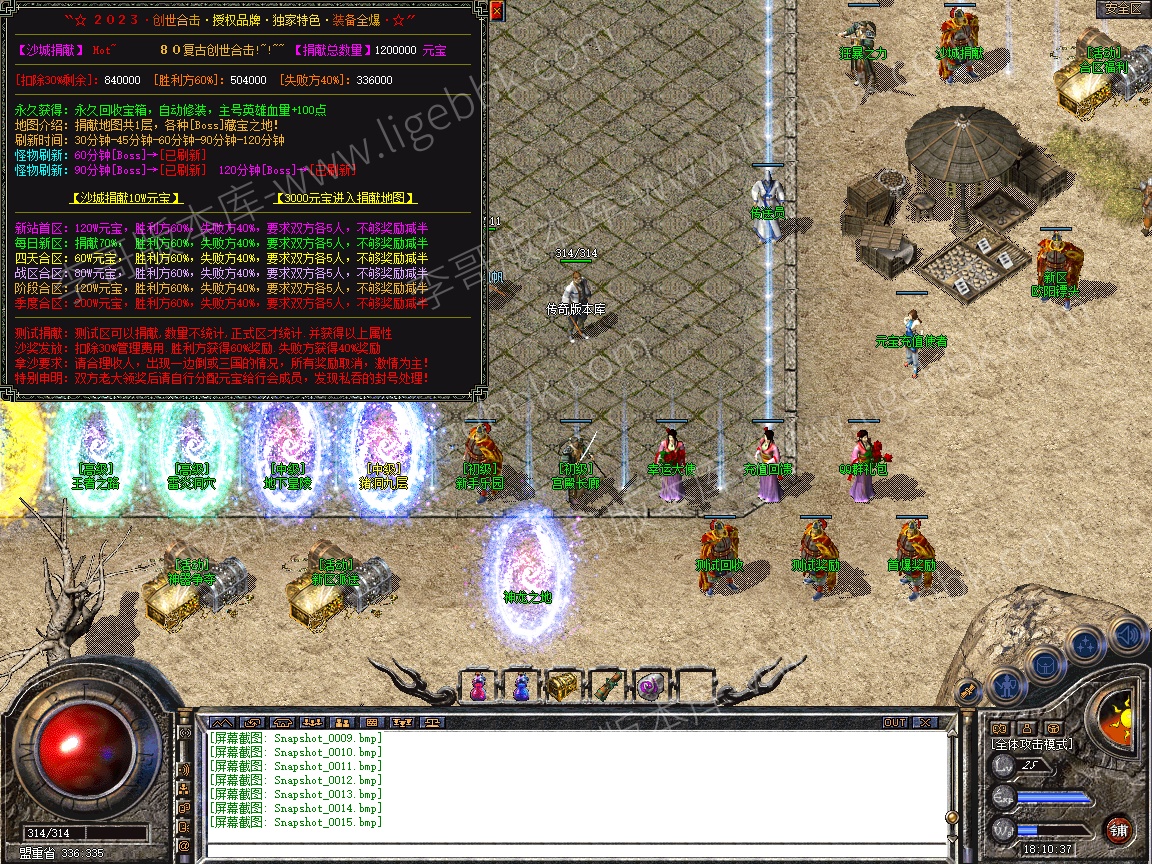This screenshot has width=1152, height=864.
Task: Use the green scroll belt item
Action: pos(604,687)
